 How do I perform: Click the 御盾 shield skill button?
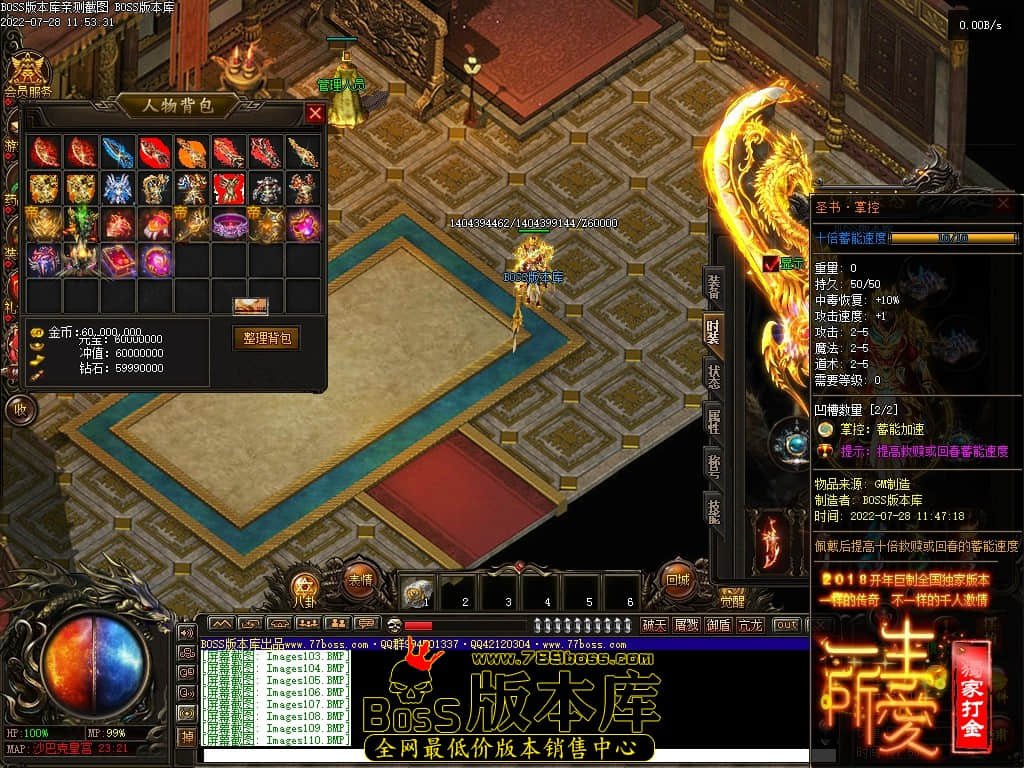717,625
